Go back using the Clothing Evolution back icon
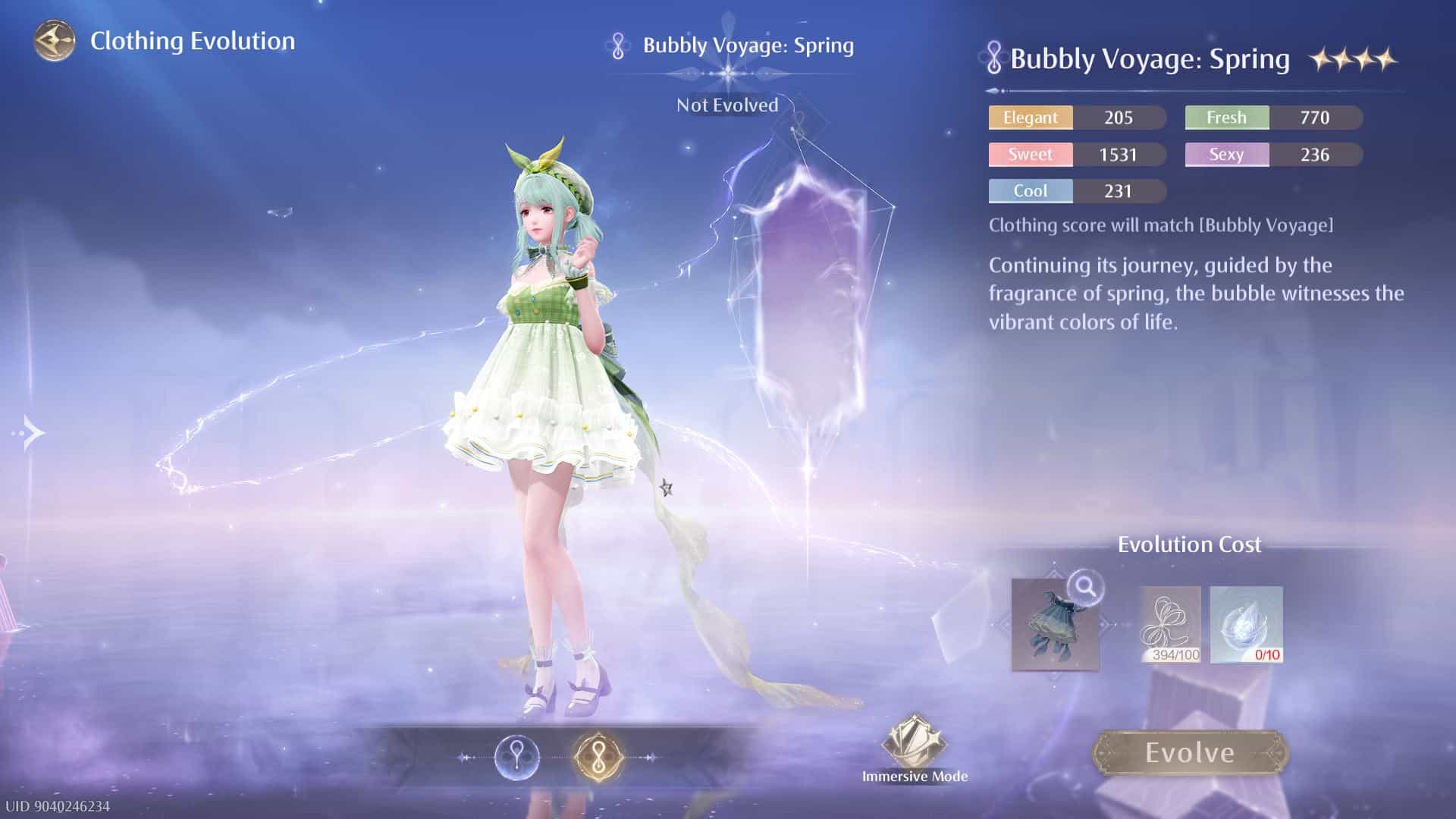The image size is (1456, 819). tap(55, 41)
